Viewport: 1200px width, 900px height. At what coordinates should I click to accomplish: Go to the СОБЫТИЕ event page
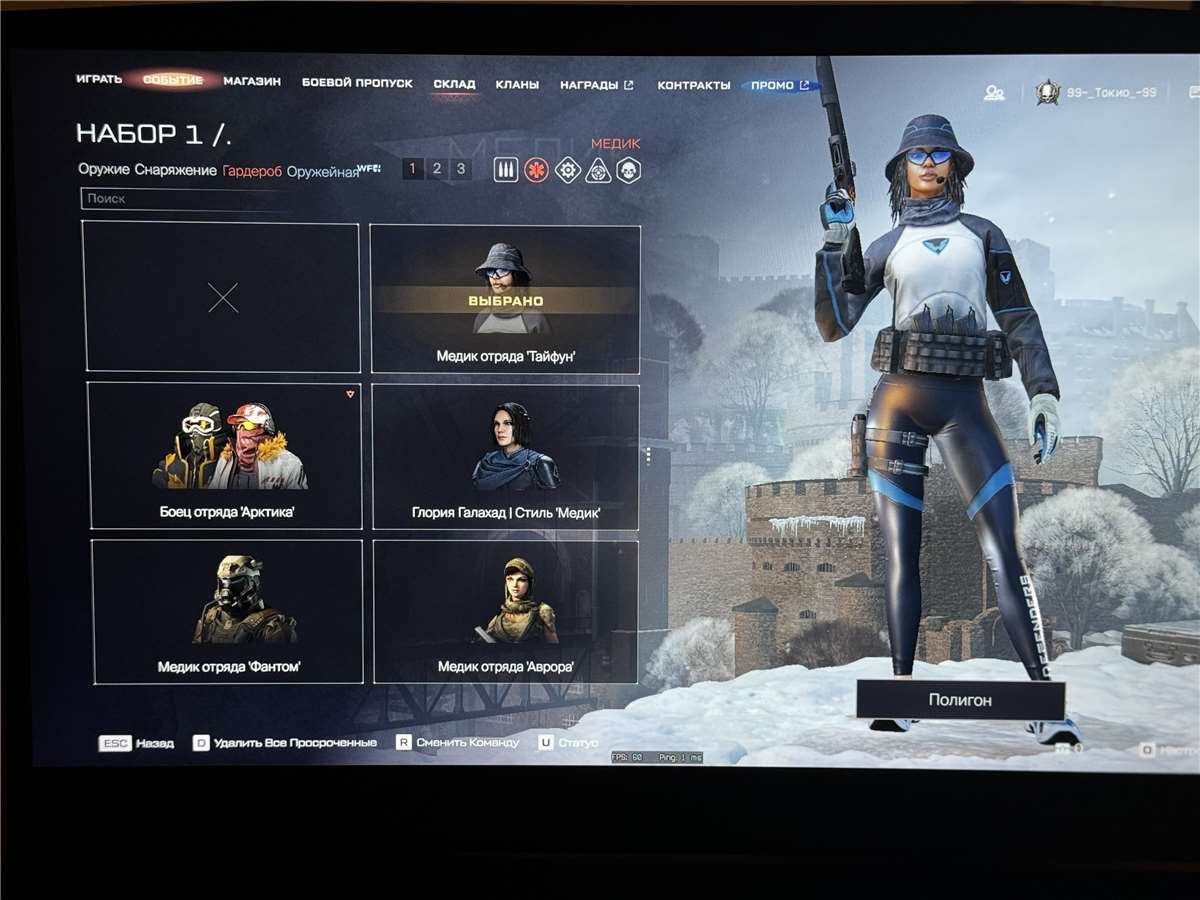tap(173, 80)
